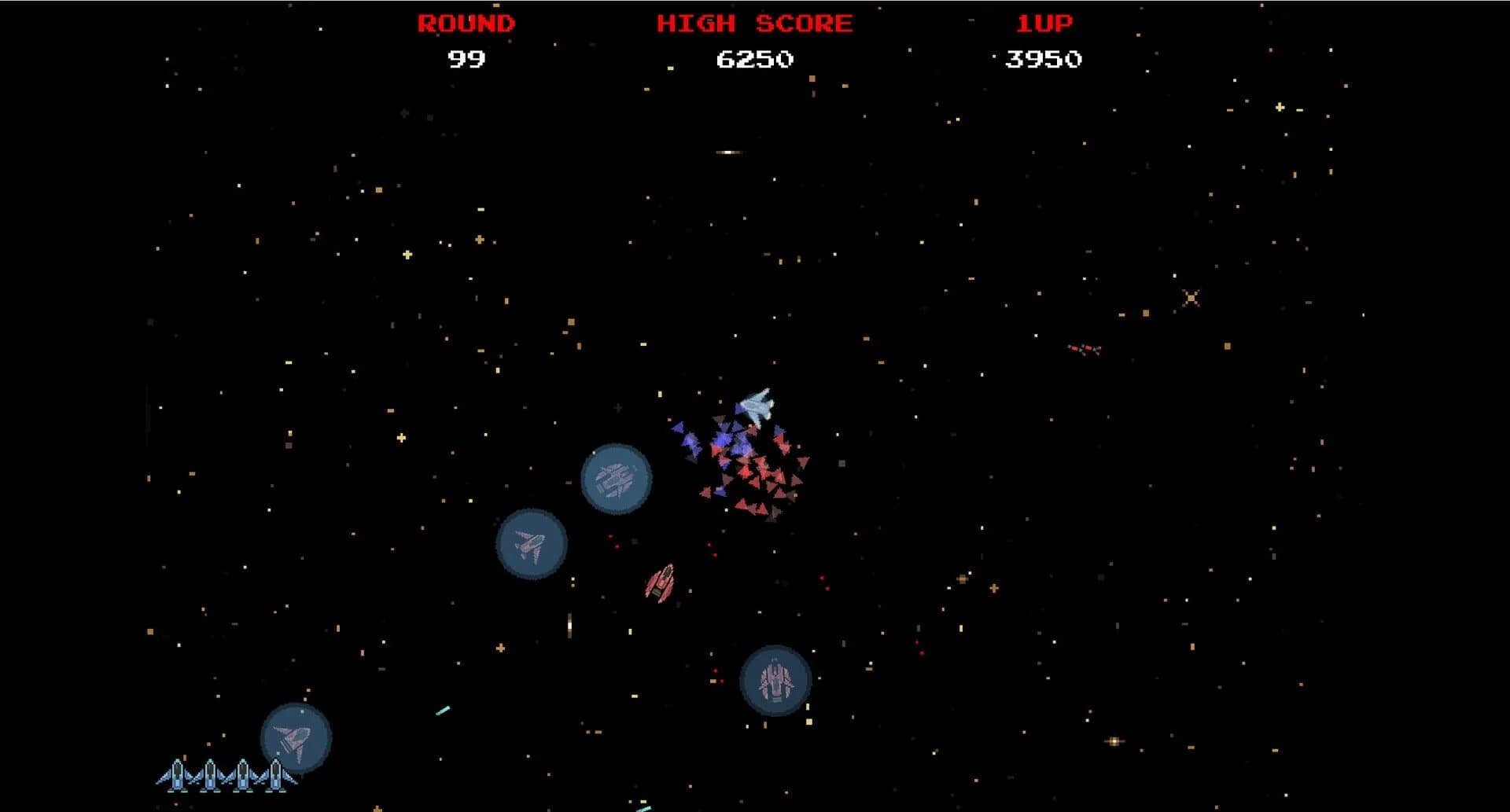Select the HIGH SCORE heading
Viewport: 1510px width, 812px height.
(755, 23)
